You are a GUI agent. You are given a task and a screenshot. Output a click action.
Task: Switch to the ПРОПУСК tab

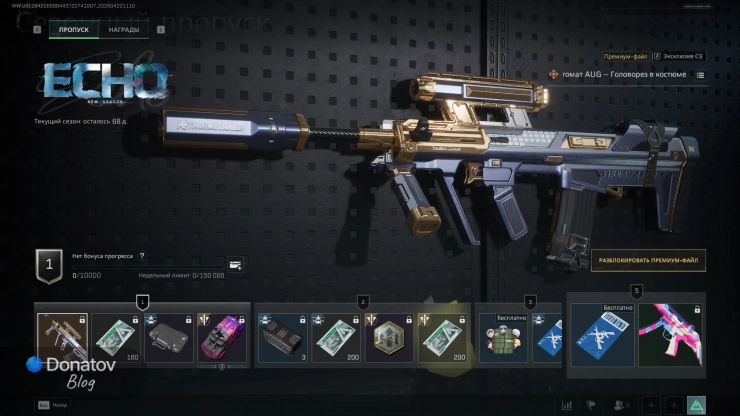[x=74, y=30]
